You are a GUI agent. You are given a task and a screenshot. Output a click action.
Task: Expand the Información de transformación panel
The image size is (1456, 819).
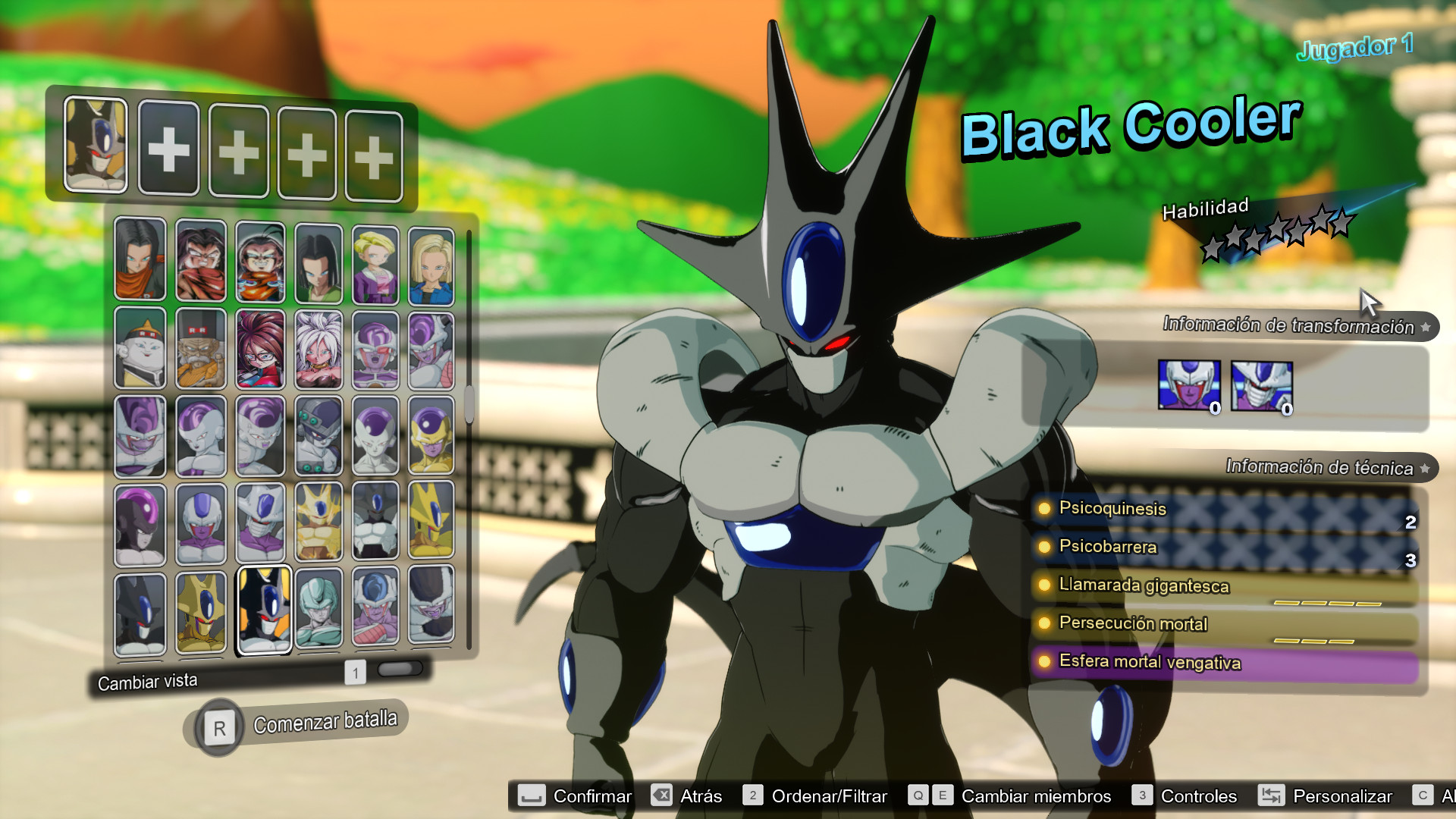(x=1289, y=328)
